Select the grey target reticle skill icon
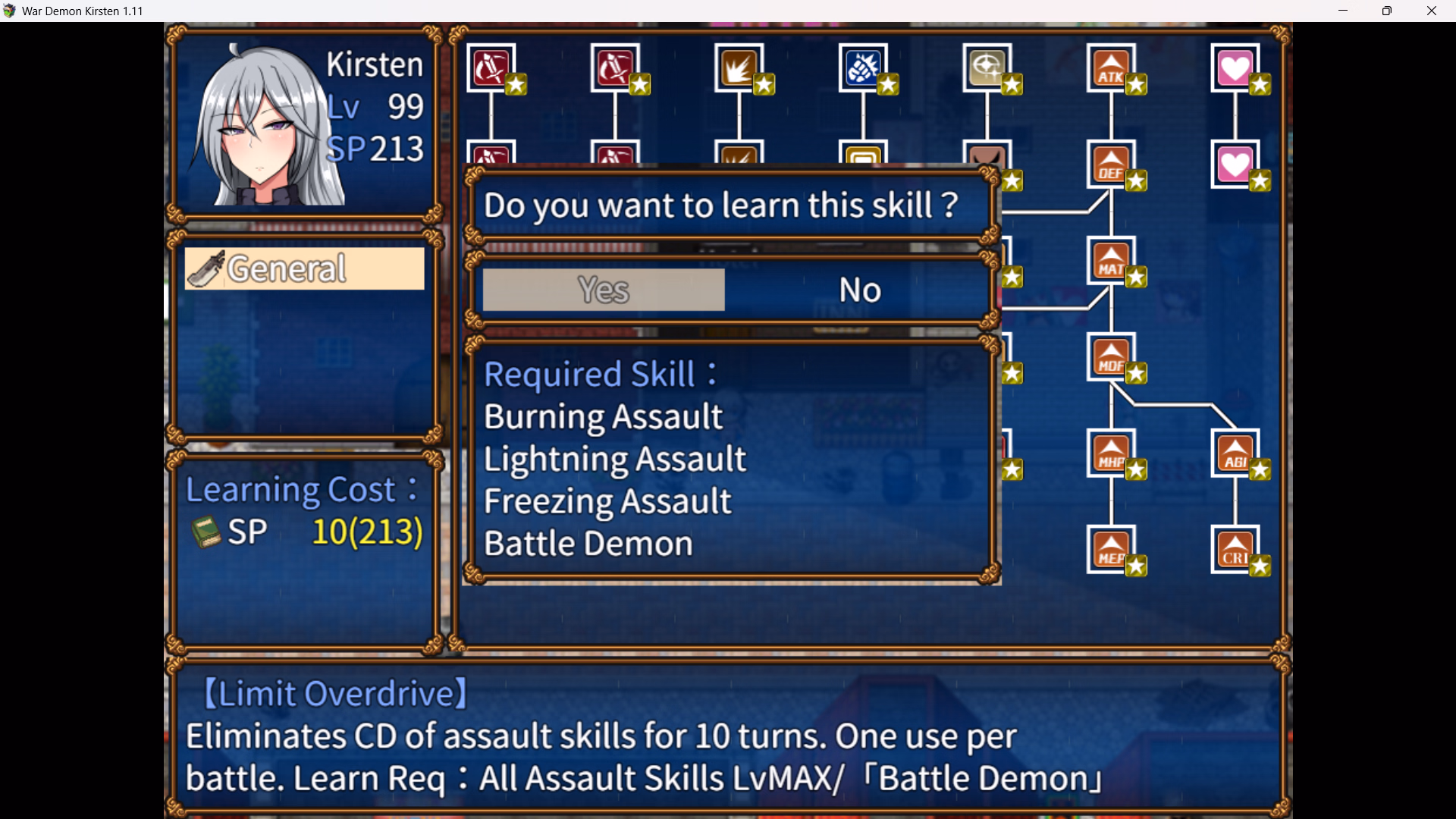1456x819 pixels. point(987,68)
